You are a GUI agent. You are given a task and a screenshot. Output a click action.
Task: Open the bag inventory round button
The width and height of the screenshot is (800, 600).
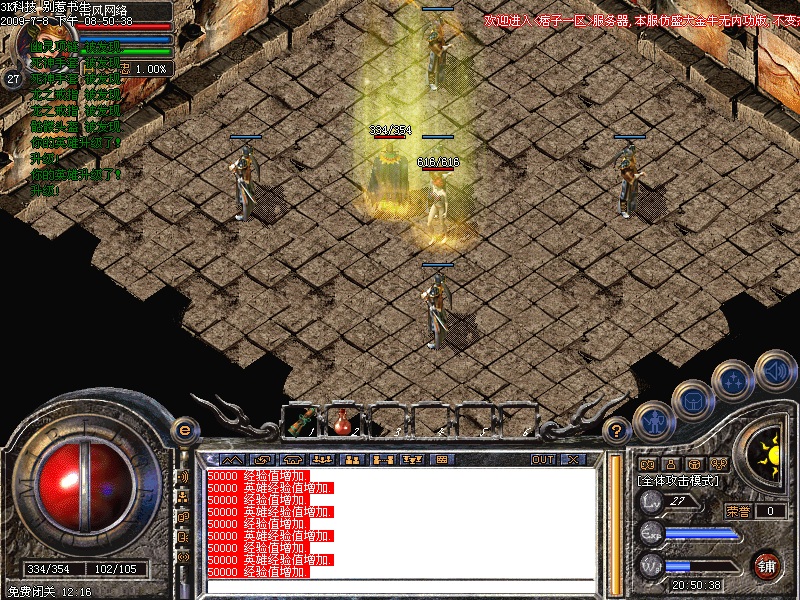692,400
